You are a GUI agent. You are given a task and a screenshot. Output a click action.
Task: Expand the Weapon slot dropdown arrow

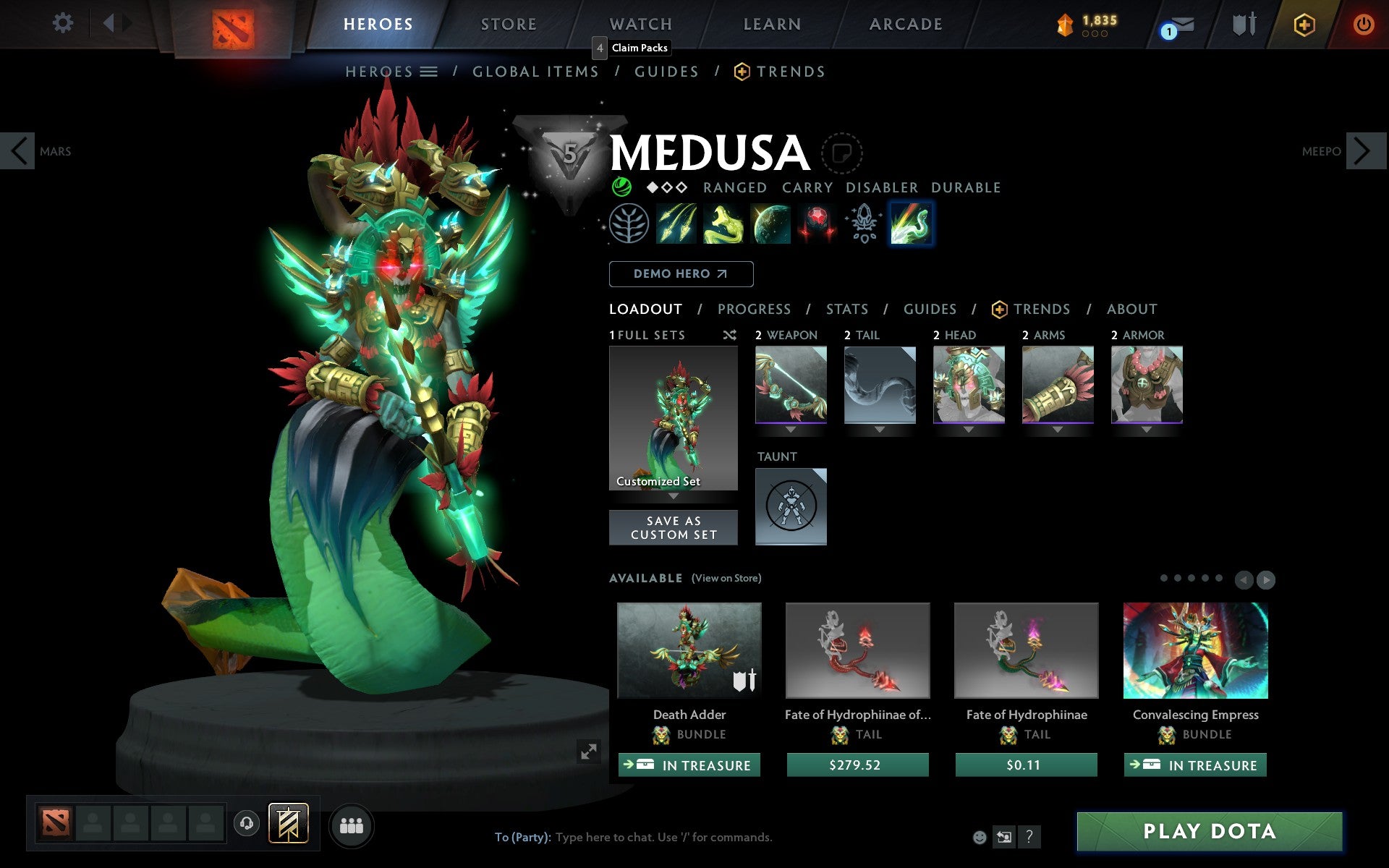point(791,430)
